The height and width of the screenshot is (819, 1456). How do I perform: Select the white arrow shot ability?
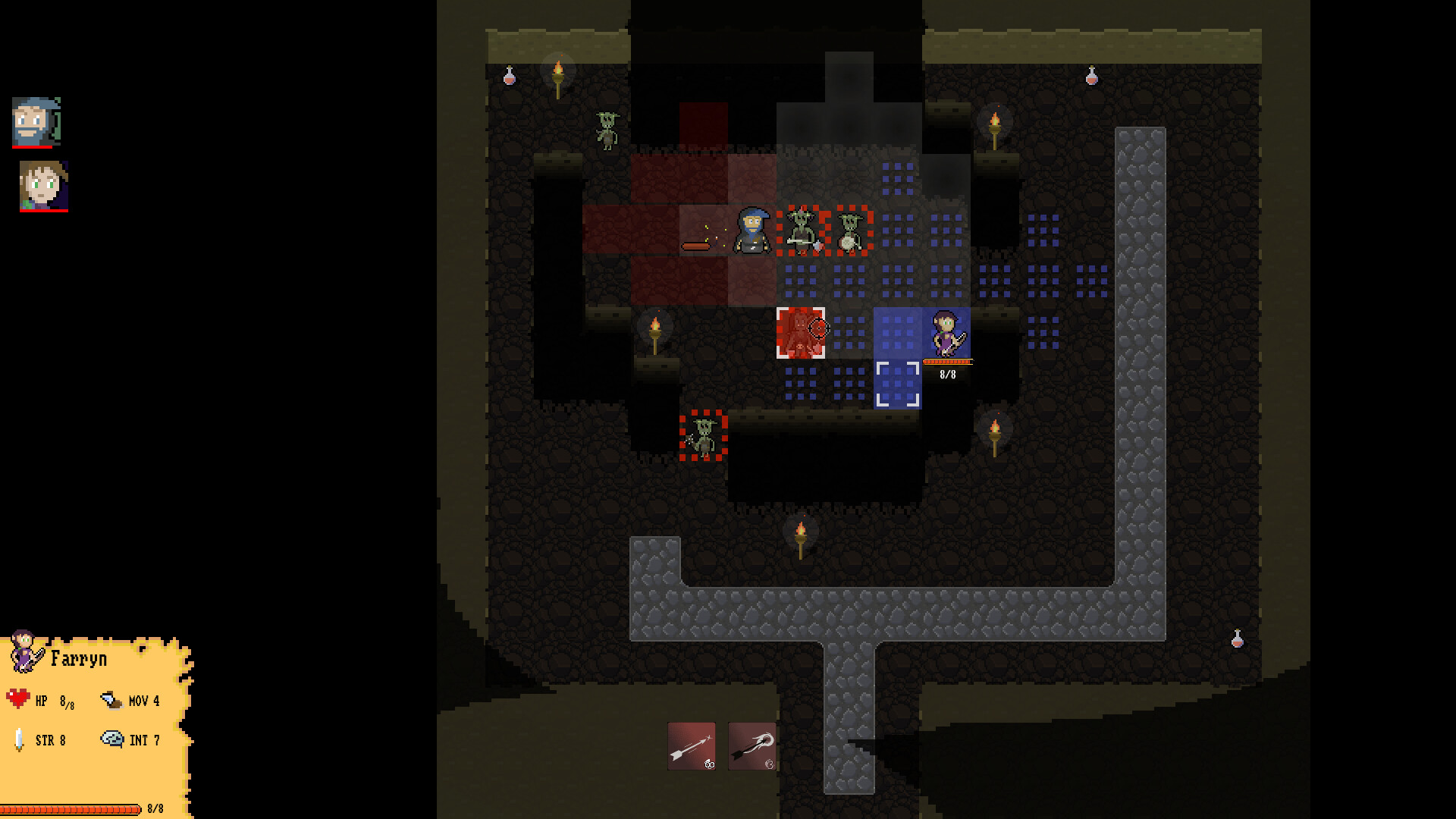pos(690,747)
